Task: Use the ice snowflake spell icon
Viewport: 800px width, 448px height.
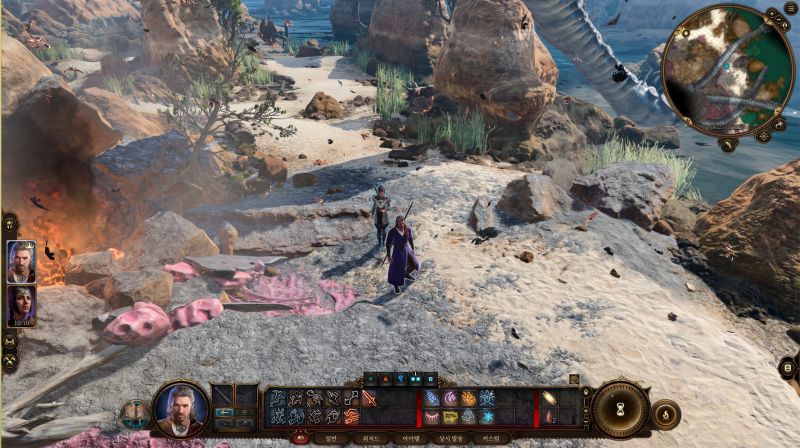Action: click(486, 416)
